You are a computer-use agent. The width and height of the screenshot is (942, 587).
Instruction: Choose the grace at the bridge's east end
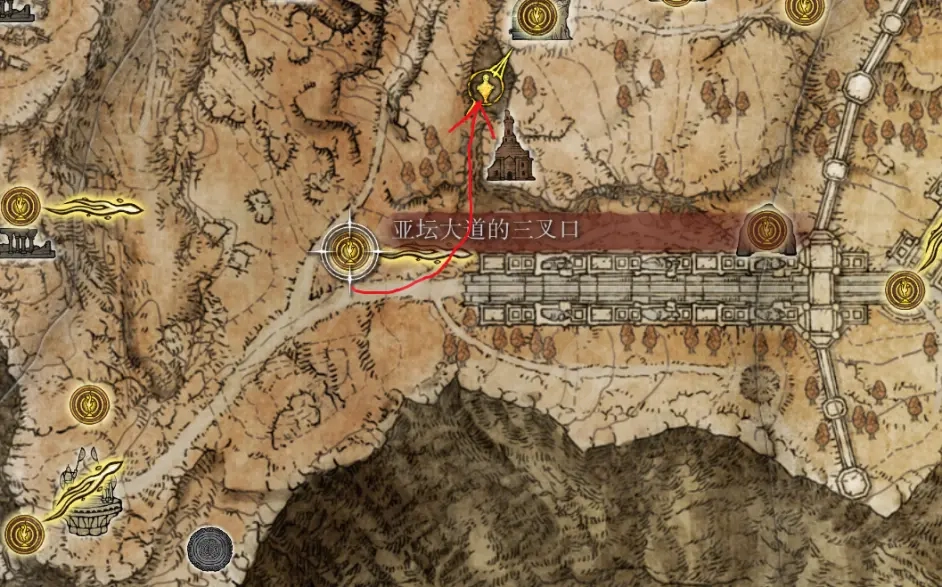[x=903, y=288]
